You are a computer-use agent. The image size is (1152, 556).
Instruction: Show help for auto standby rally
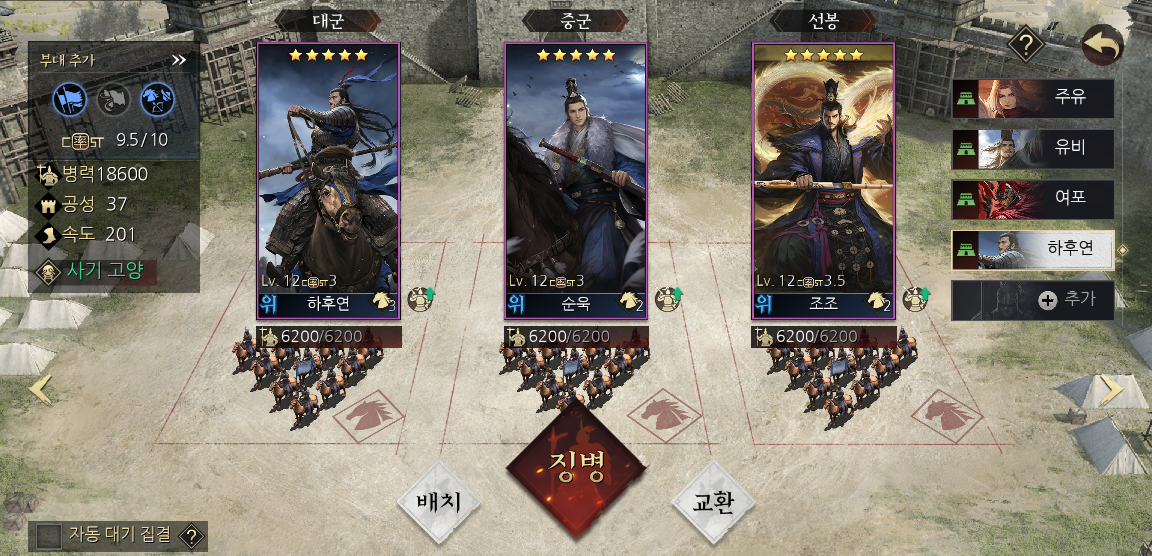tap(192, 536)
